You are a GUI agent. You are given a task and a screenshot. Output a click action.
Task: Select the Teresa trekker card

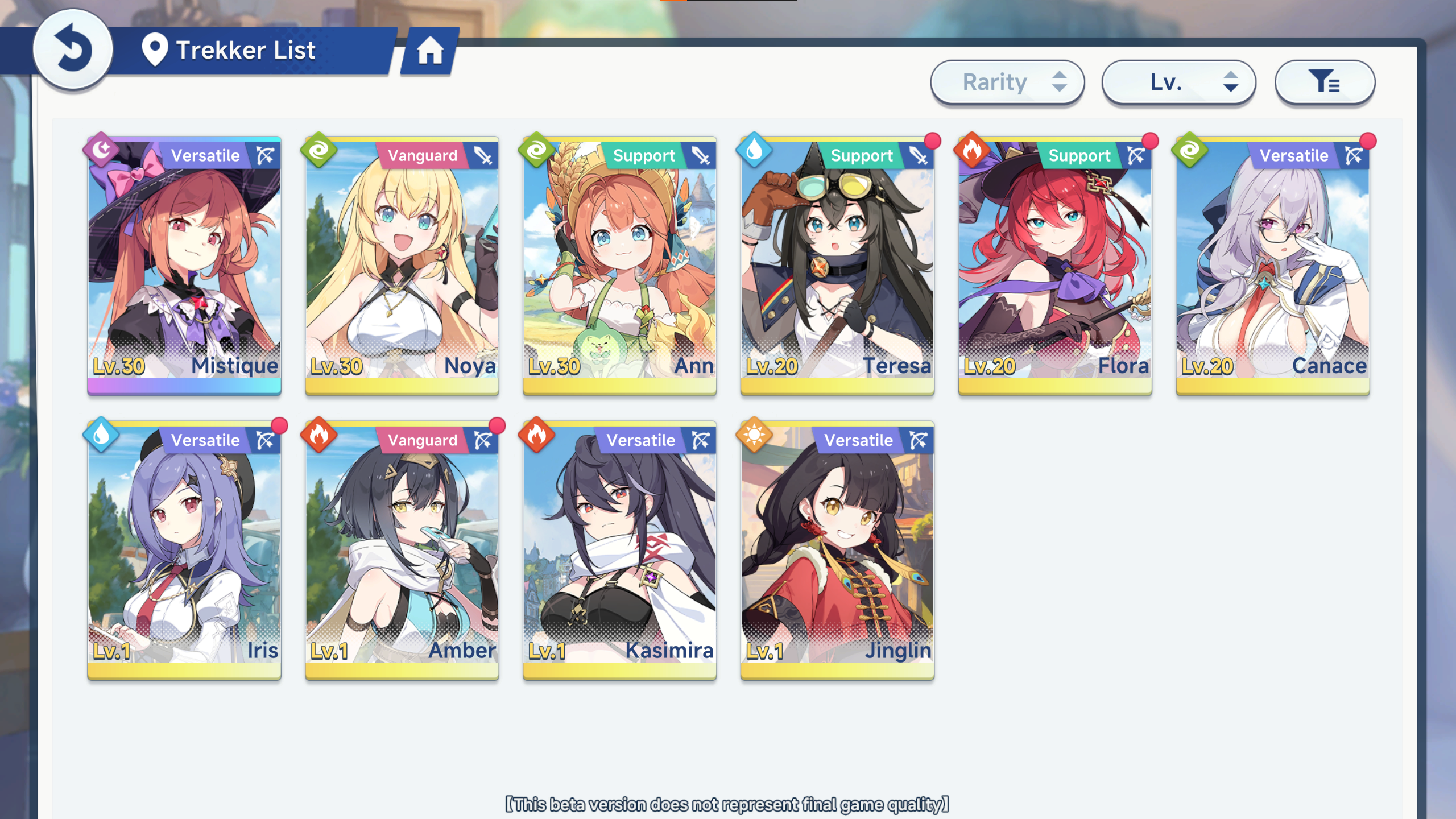[x=837, y=265]
